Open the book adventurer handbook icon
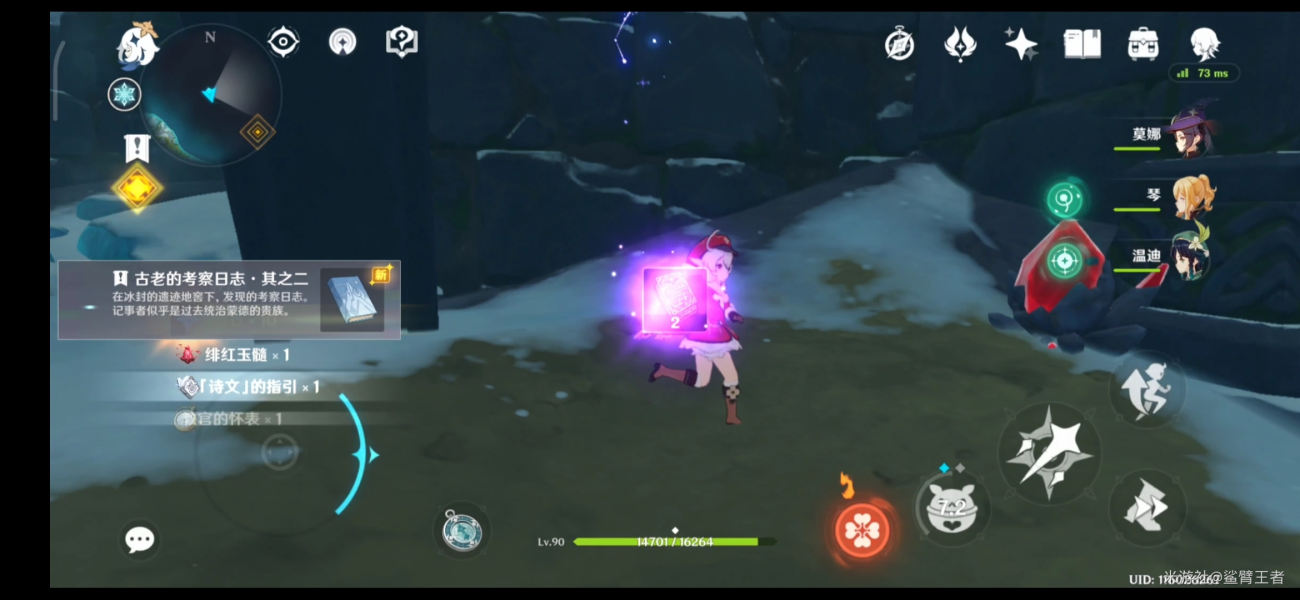The height and width of the screenshot is (600, 1300). pos(1081,44)
